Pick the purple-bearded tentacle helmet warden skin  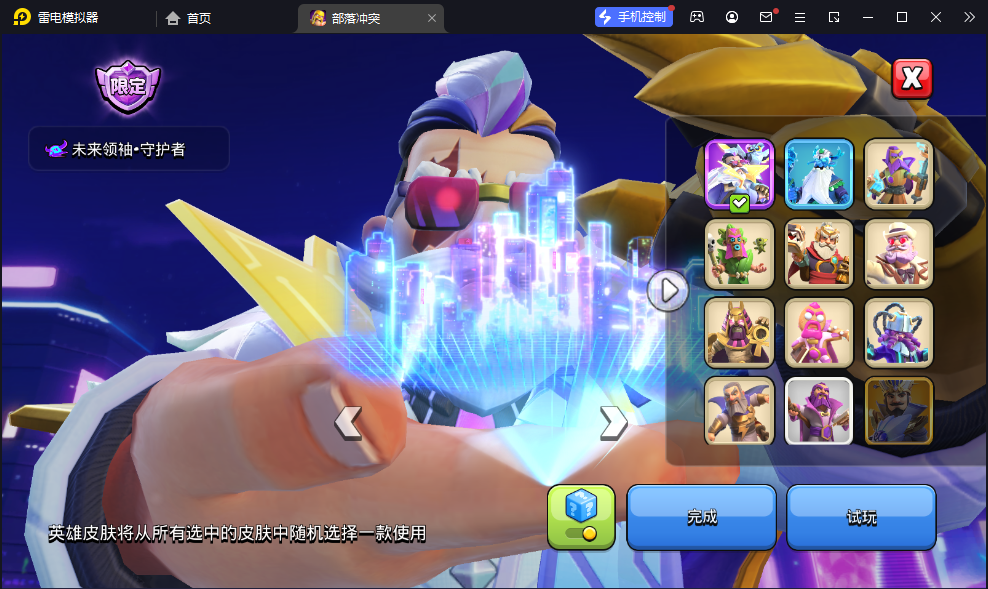click(898, 332)
